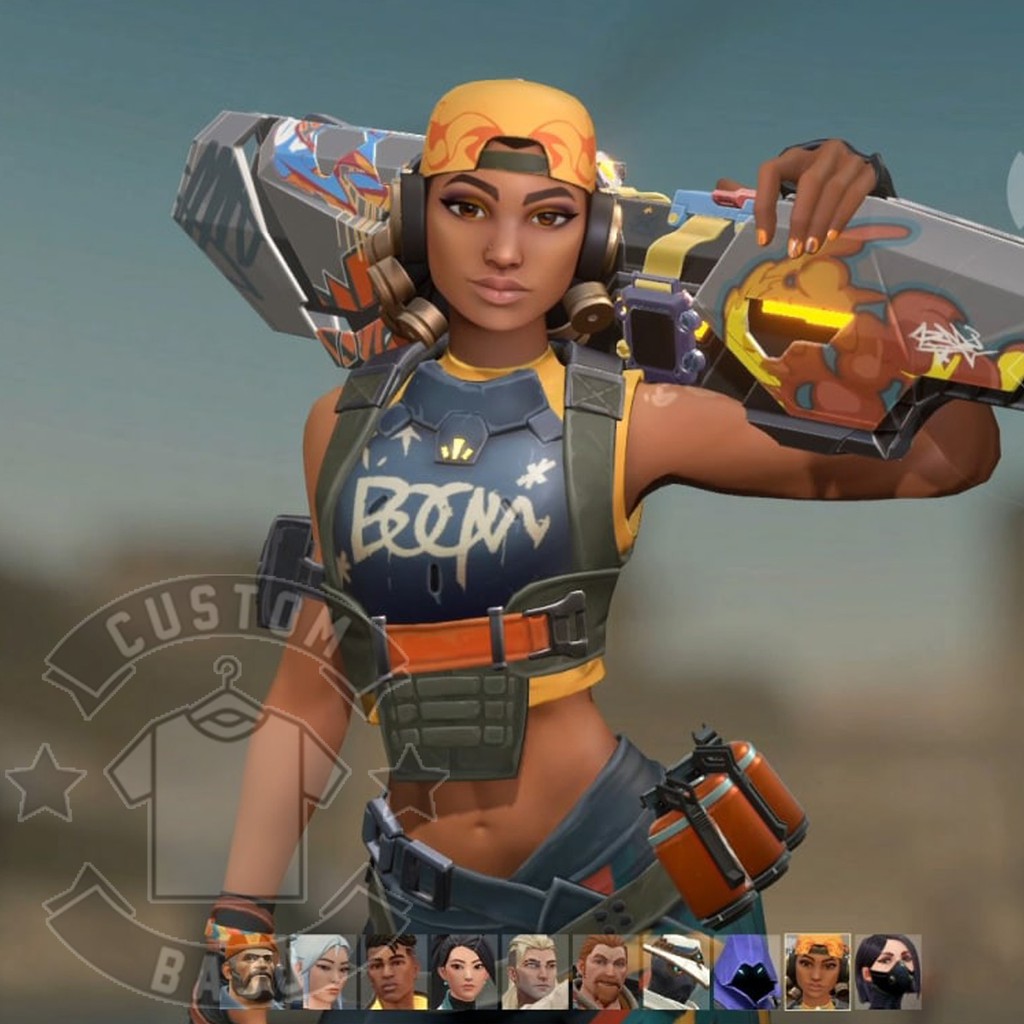Image resolution: width=1024 pixels, height=1024 pixels.
Task: Select Sage from the agent row
Action: [464, 972]
